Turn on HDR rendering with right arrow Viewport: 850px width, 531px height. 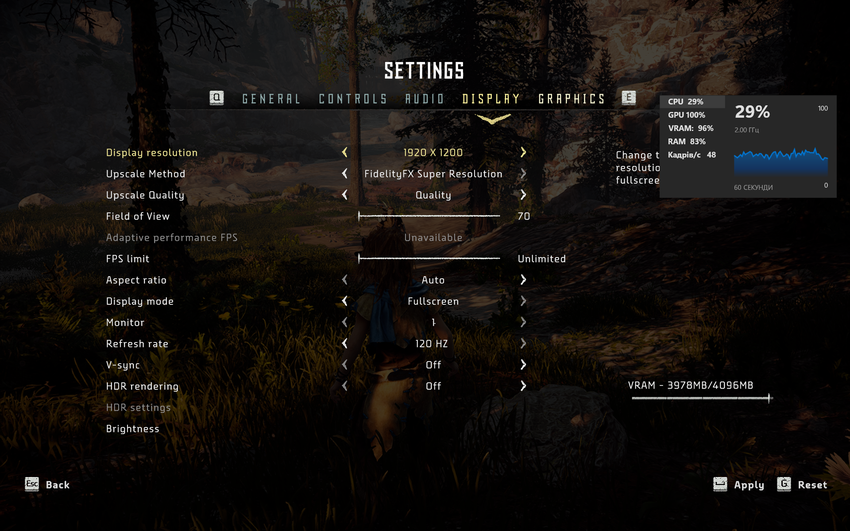click(x=523, y=386)
